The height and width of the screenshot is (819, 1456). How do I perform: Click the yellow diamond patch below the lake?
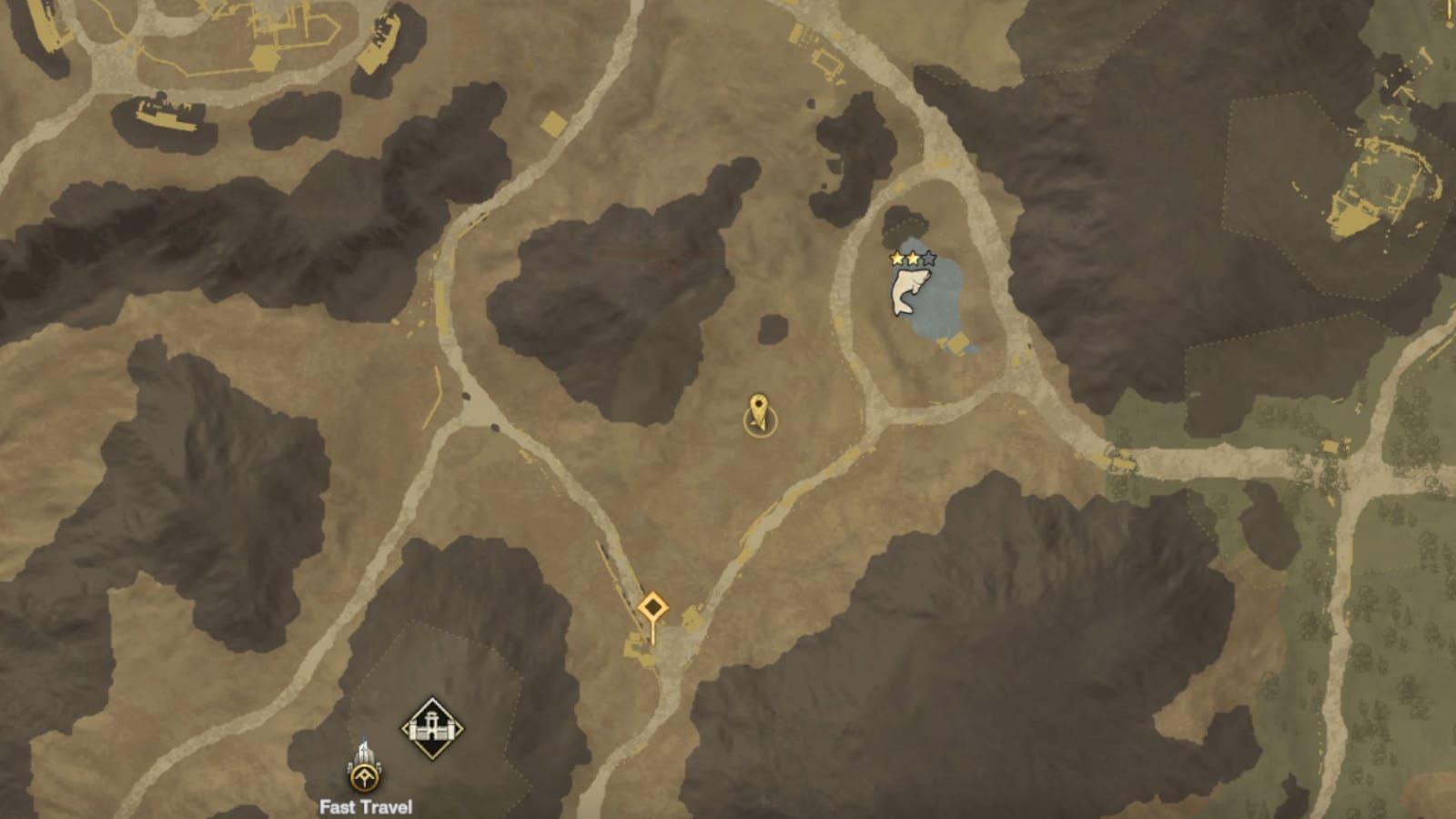pos(956,342)
